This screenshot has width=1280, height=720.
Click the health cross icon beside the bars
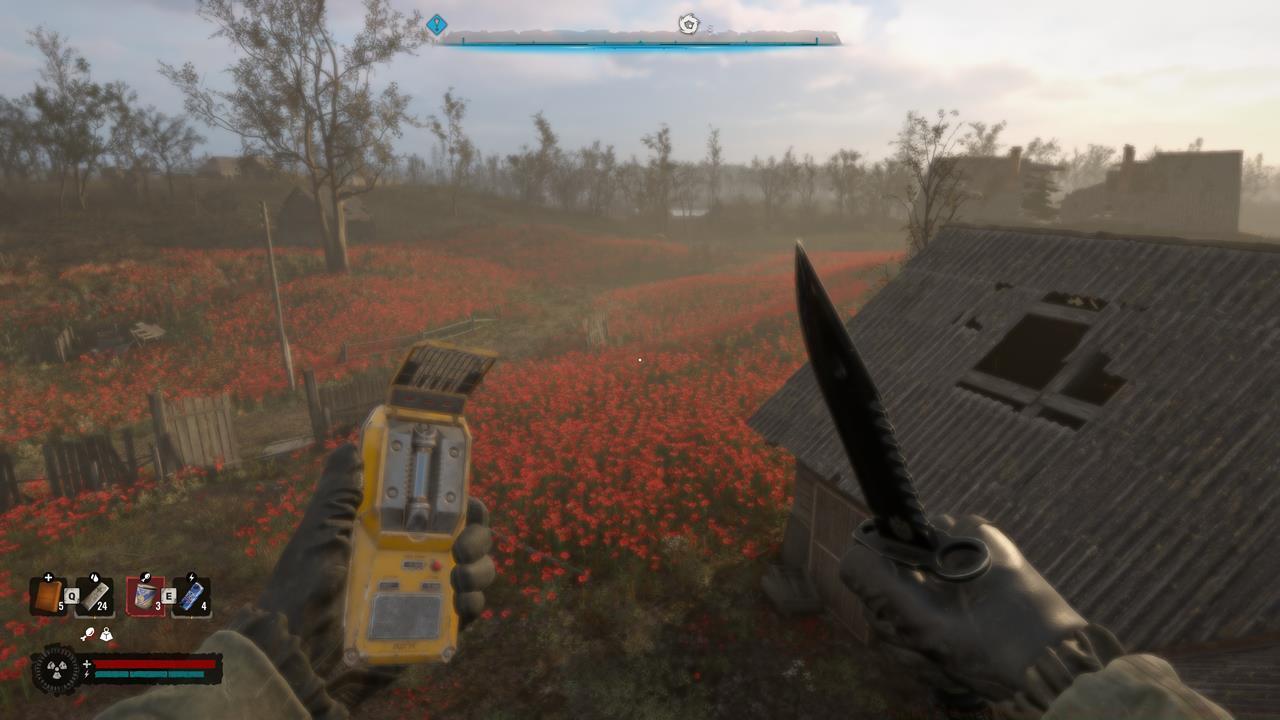(87, 663)
